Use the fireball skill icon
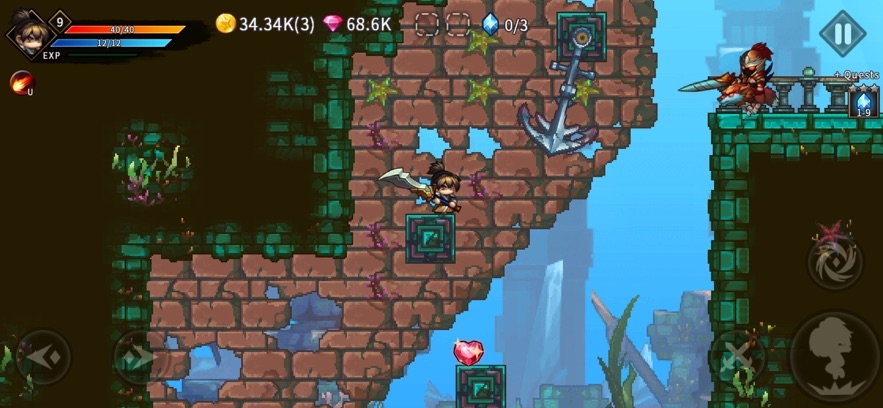This screenshot has height=408, width=883. 20,82
